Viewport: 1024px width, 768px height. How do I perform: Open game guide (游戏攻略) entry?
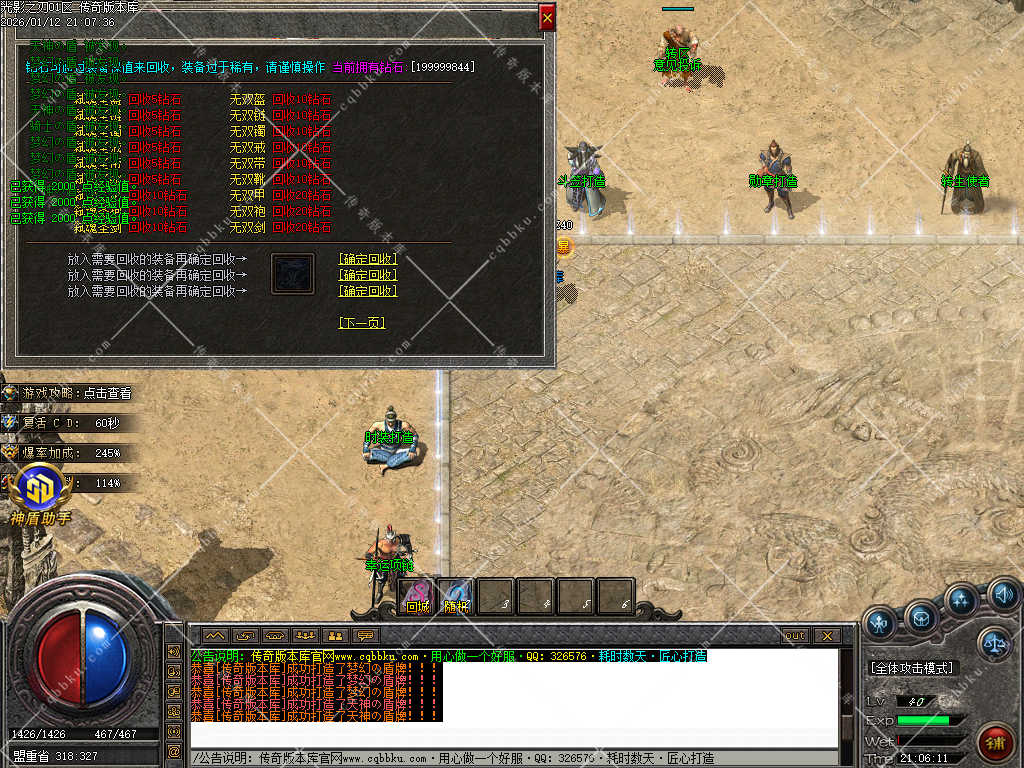click(77, 393)
